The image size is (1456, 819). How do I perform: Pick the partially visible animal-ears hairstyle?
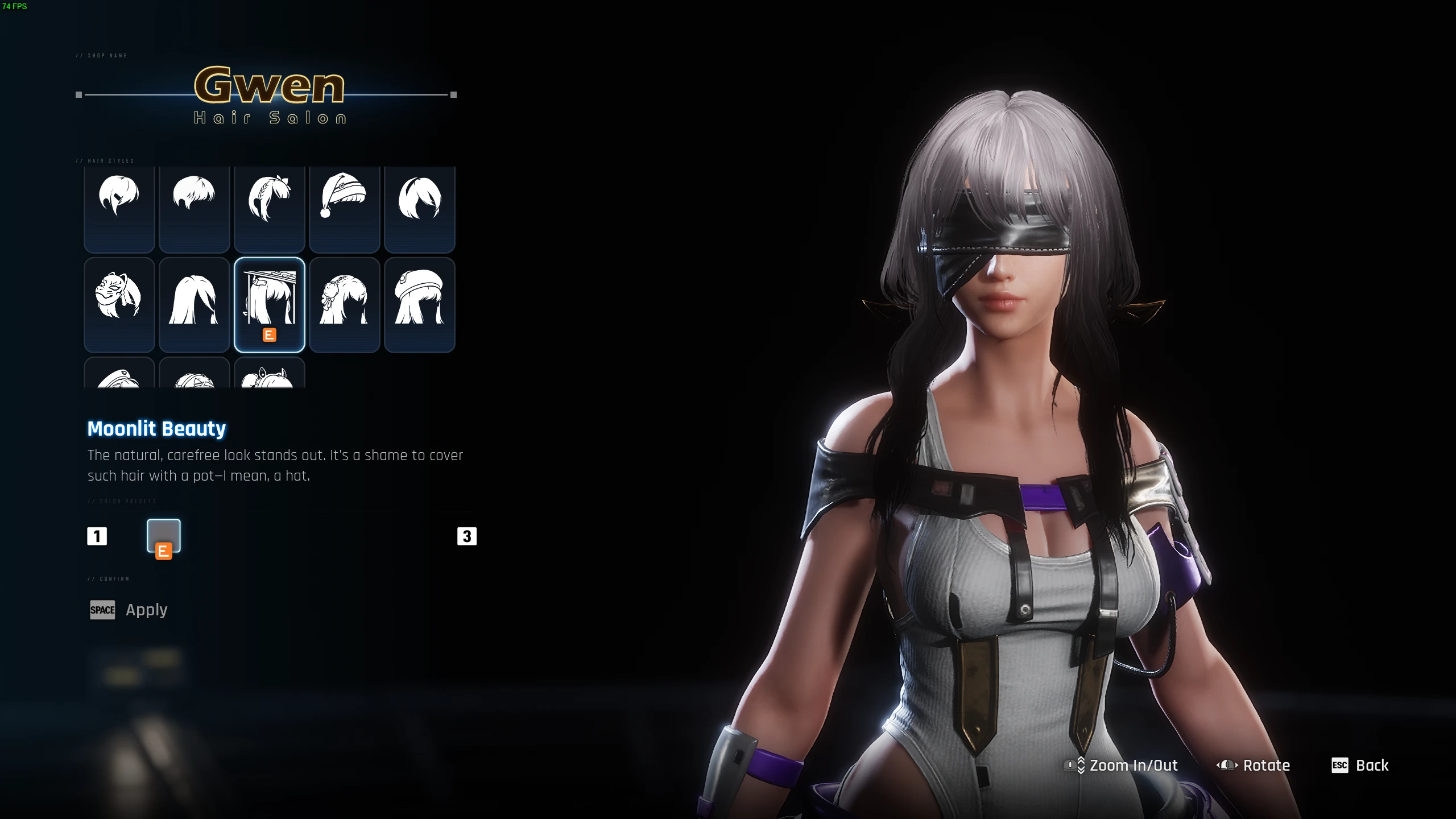(x=269, y=375)
